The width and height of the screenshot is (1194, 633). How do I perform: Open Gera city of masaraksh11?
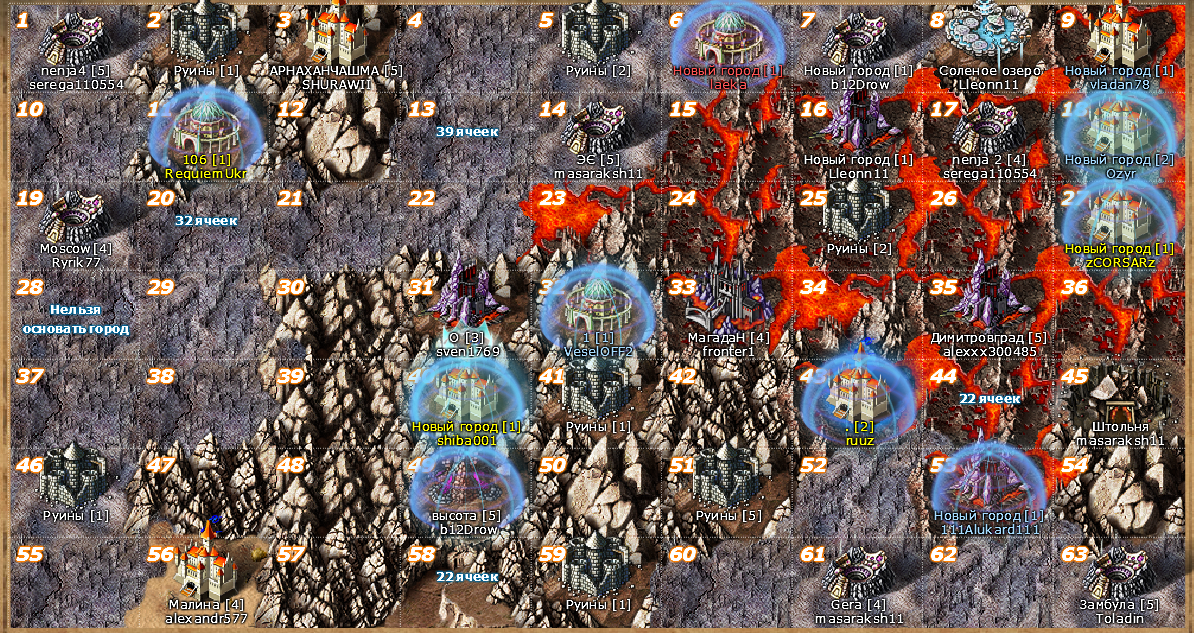(x=857, y=573)
